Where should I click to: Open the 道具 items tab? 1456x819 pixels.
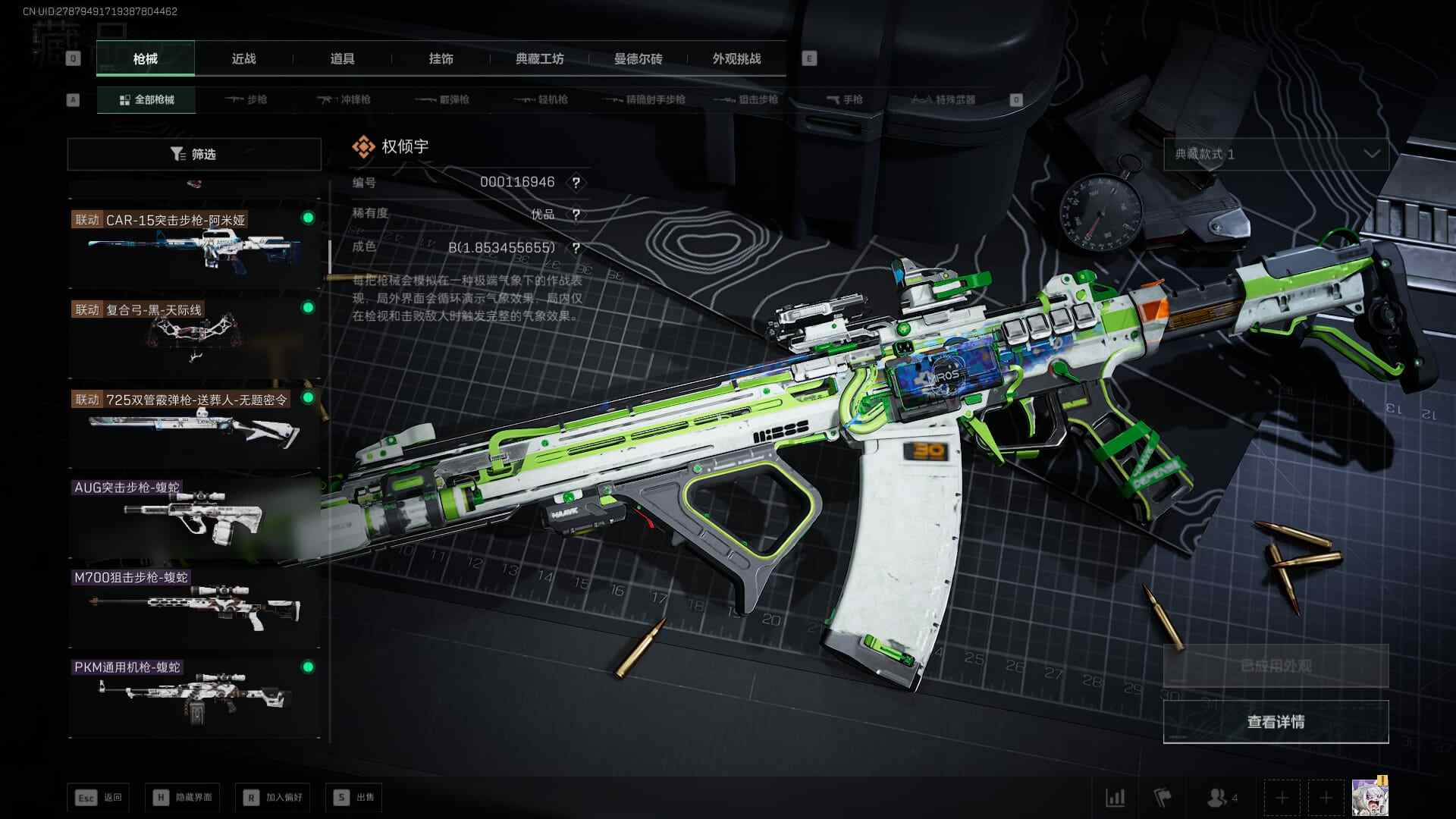[x=342, y=58]
